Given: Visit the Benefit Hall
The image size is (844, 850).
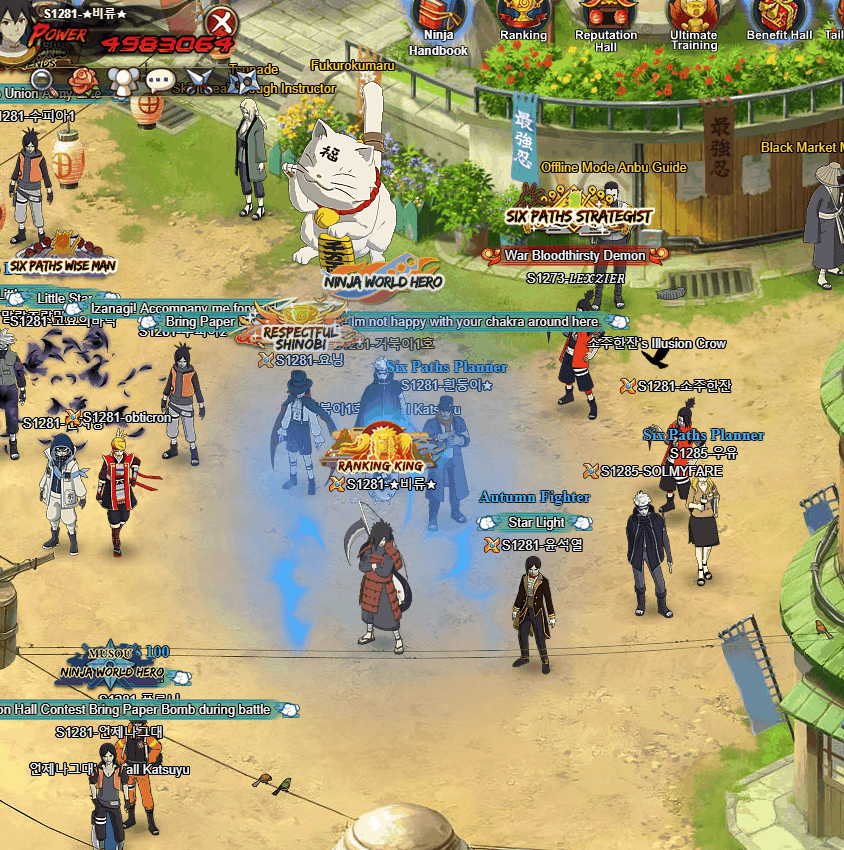Looking at the screenshot, I should point(779,20).
